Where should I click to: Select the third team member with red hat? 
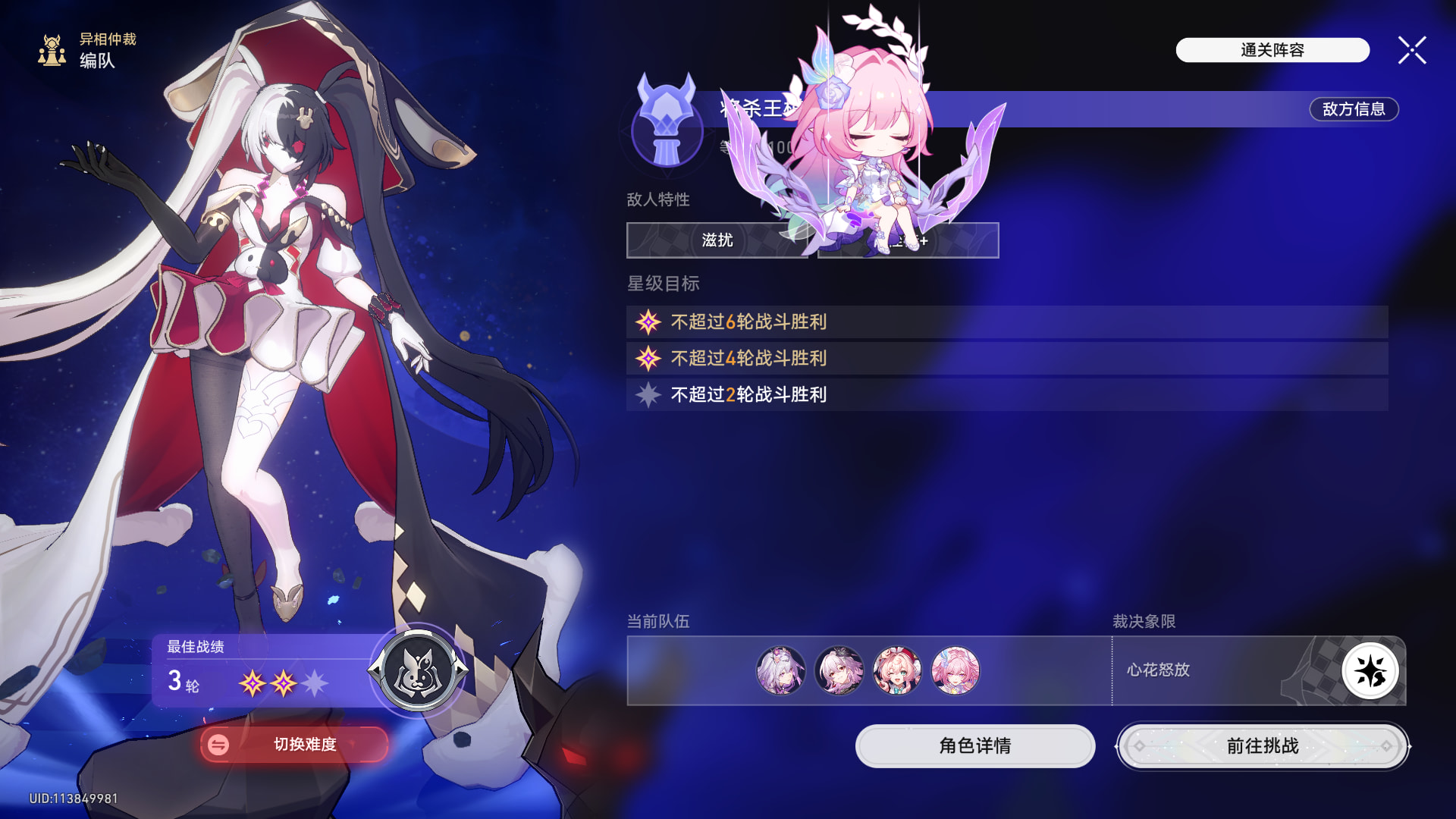point(897,670)
